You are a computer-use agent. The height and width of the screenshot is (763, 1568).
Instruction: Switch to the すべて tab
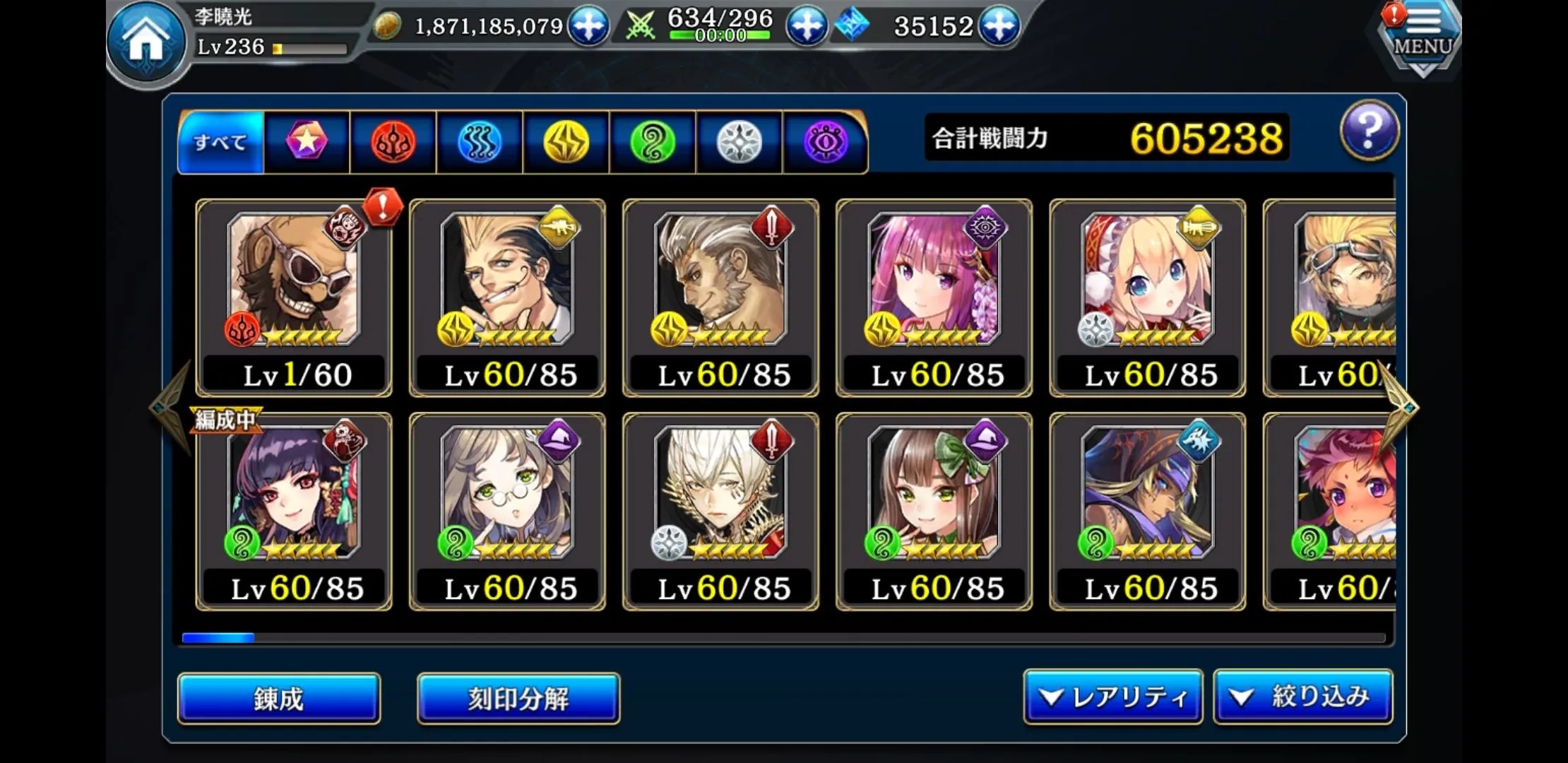[221, 142]
